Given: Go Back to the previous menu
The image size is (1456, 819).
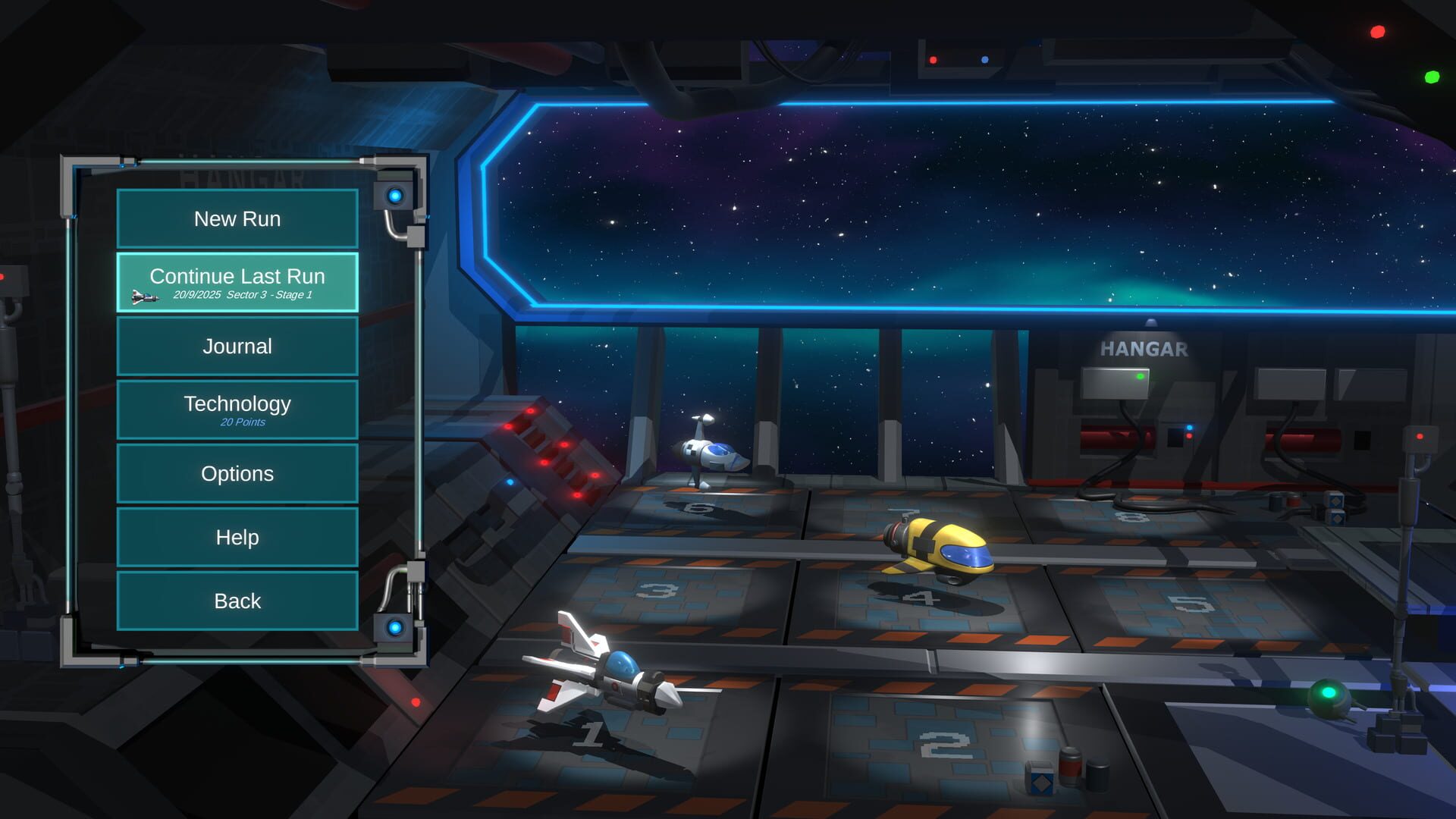Looking at the screenshot, I should pyautogui.click(x=237, y=601).
